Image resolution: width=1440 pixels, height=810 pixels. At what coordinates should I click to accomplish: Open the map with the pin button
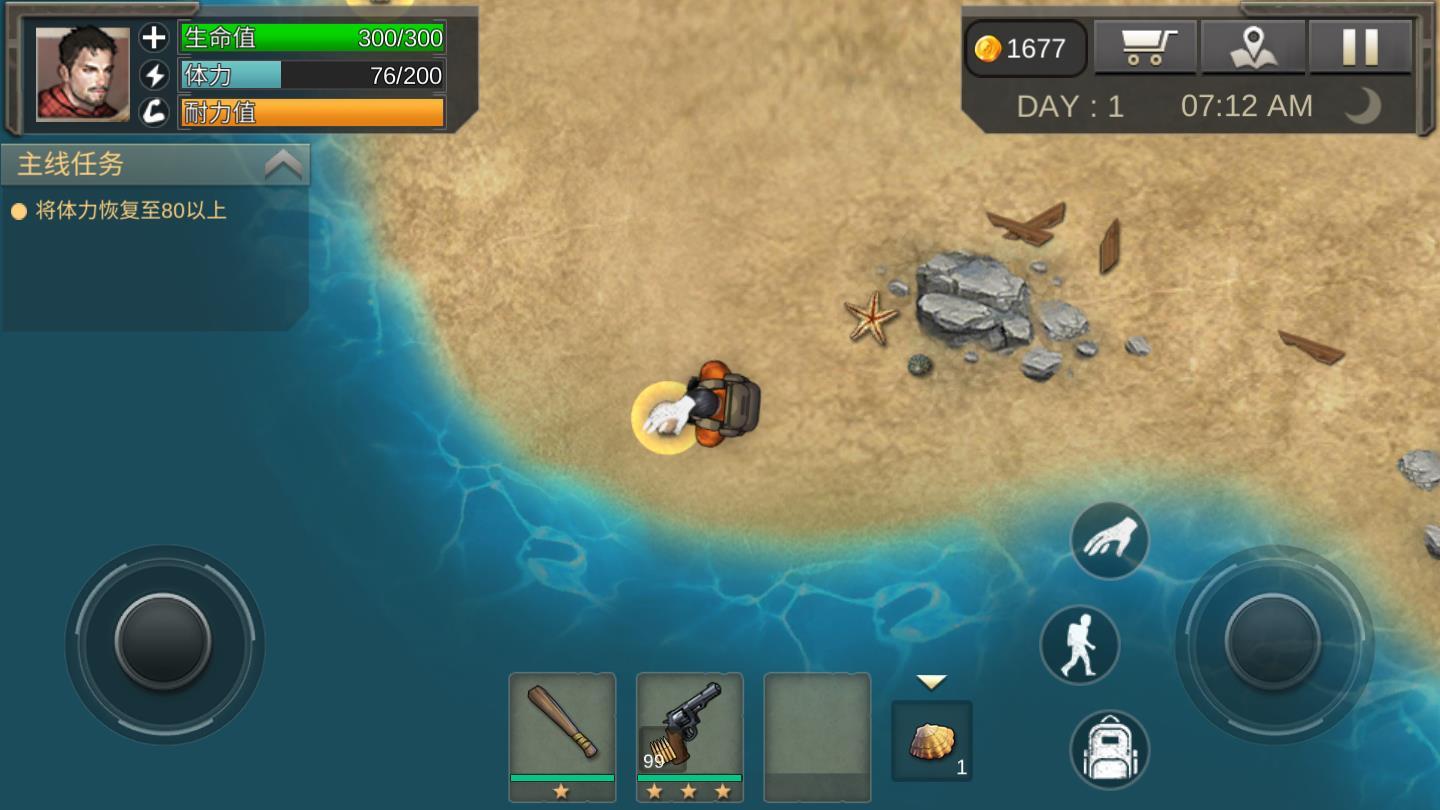point(1253,47)
